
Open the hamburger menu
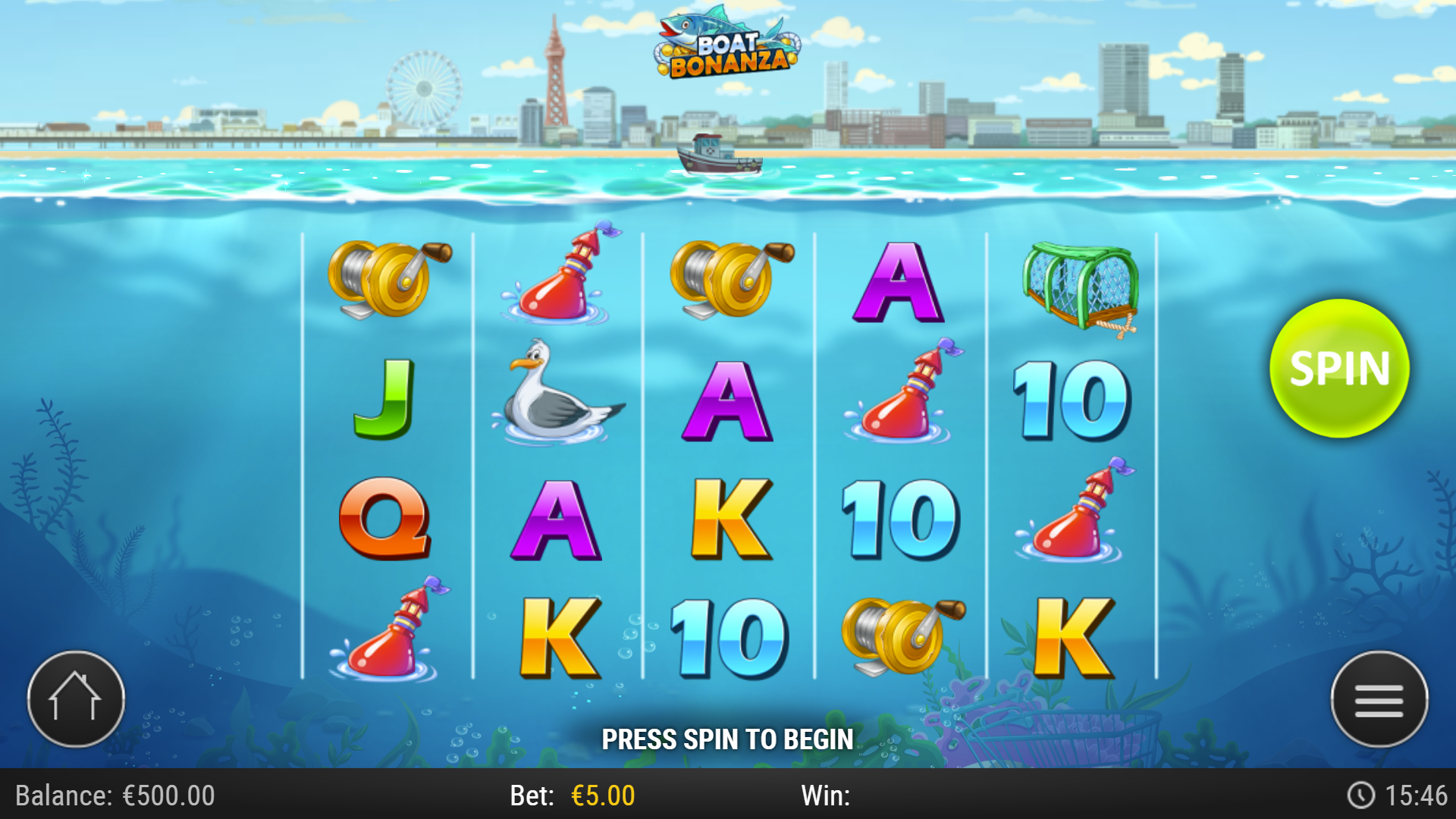coord(1380,699)
